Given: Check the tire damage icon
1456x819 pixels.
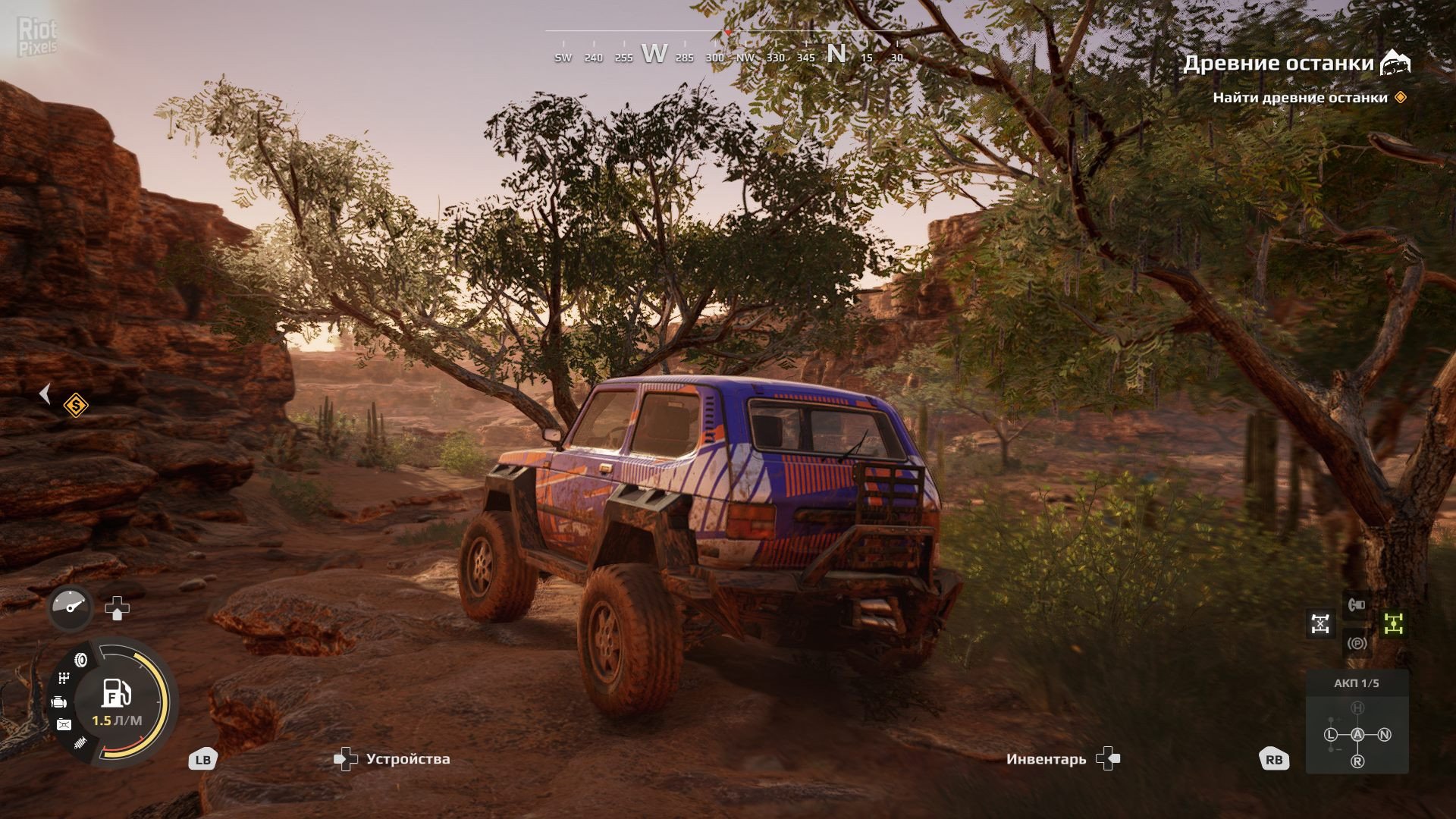Looking at the screenshot, I should point(81,661).
